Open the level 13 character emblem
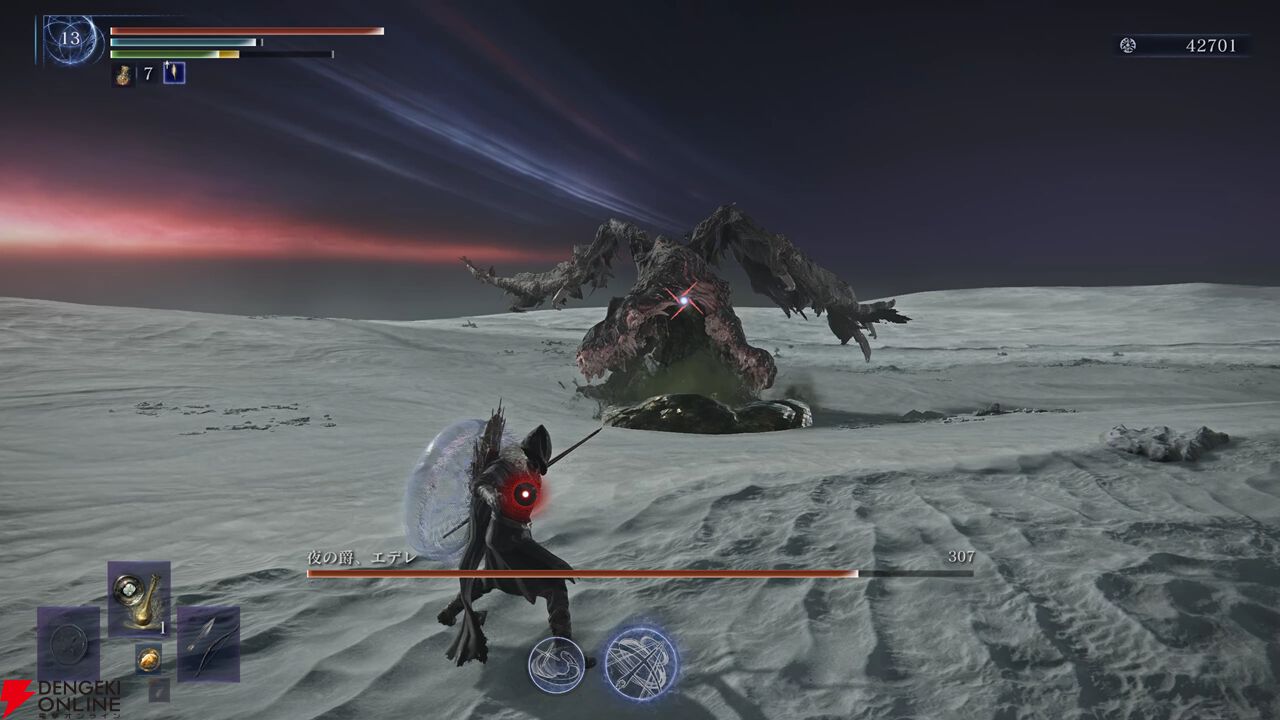The image size is (1280, 720). (x=71, y=40)
